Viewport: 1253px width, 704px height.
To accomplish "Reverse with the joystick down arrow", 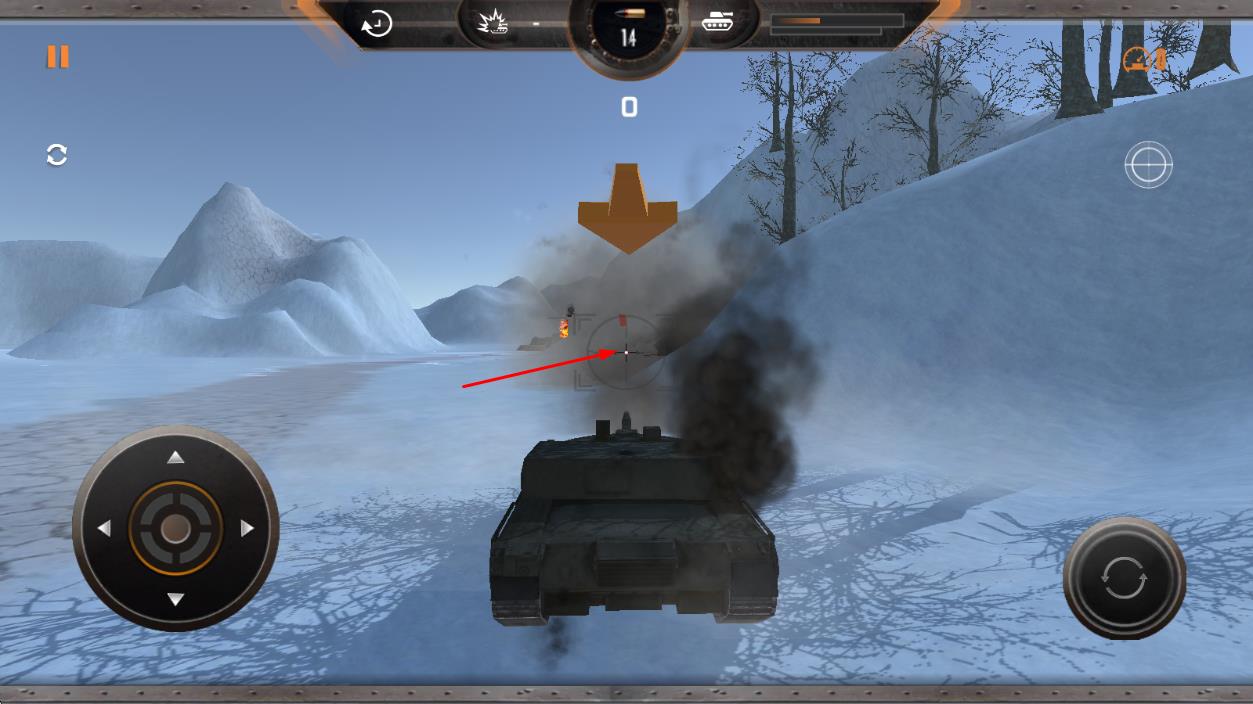I will point(176,600).
